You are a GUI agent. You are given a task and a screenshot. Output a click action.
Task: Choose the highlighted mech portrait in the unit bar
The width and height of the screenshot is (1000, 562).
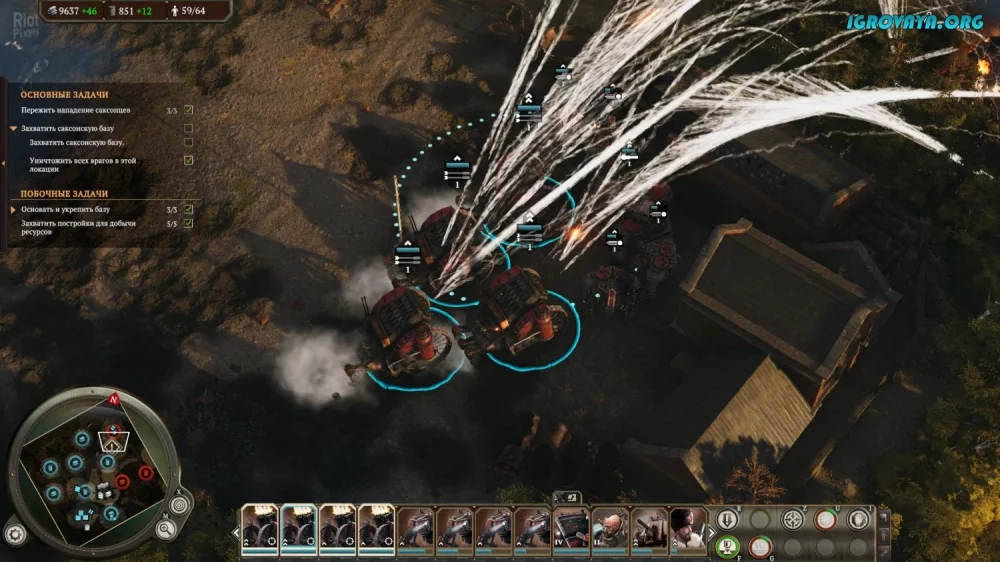pos(298,527)
